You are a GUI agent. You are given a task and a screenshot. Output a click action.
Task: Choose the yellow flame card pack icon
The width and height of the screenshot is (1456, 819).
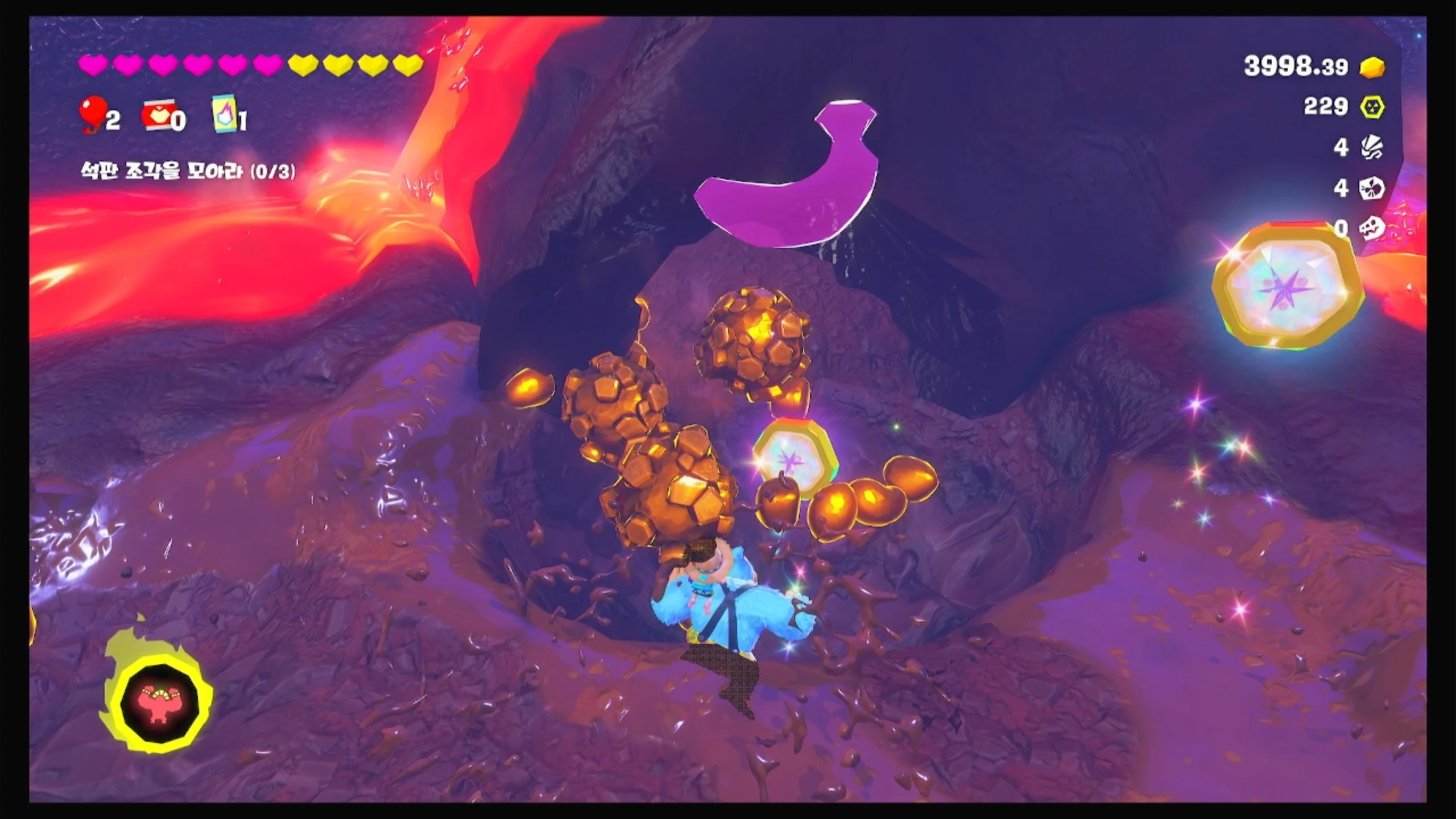[x=224, y=114]
